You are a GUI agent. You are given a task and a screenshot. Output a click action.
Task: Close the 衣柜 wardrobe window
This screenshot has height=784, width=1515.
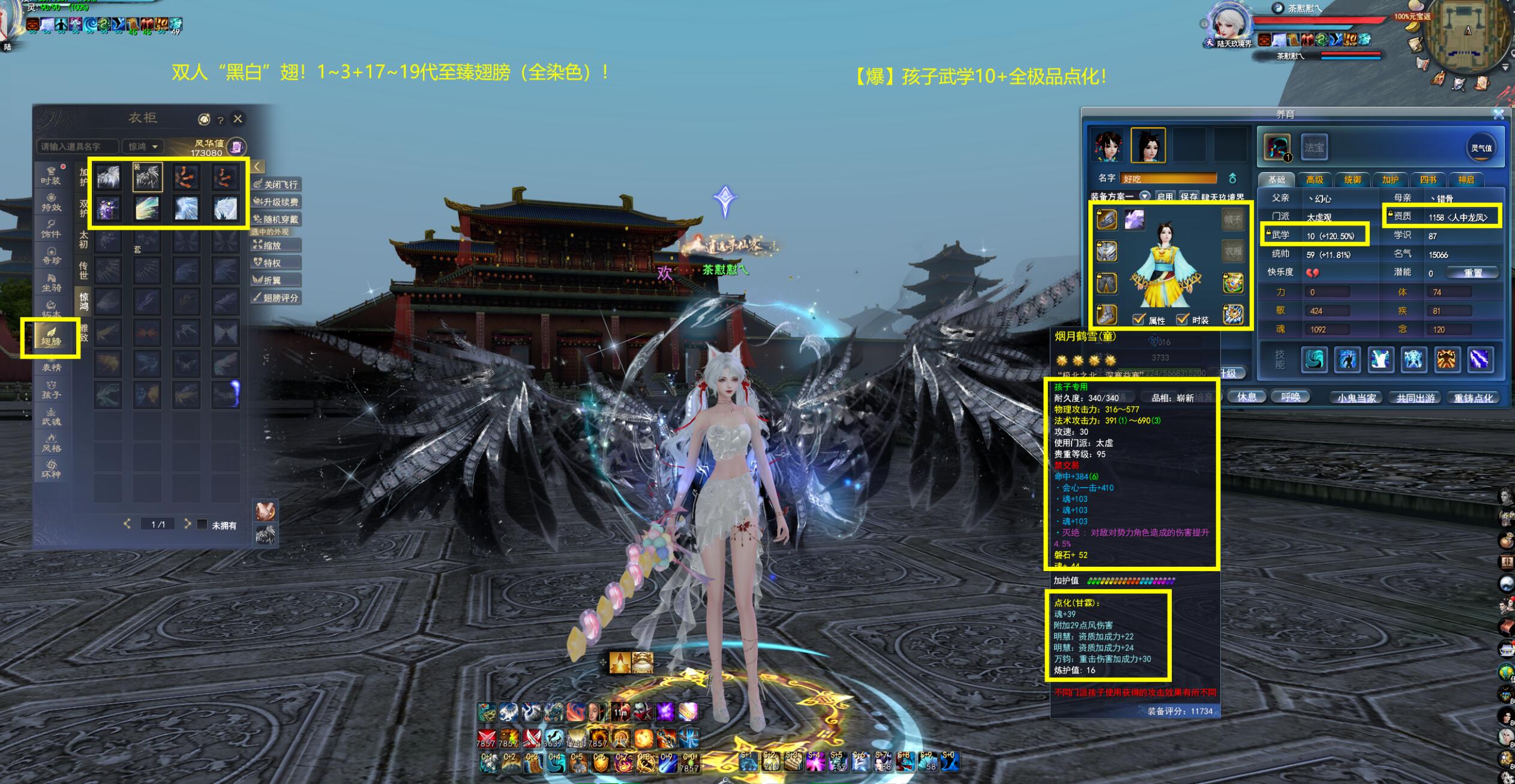click(x=238, y=119)
